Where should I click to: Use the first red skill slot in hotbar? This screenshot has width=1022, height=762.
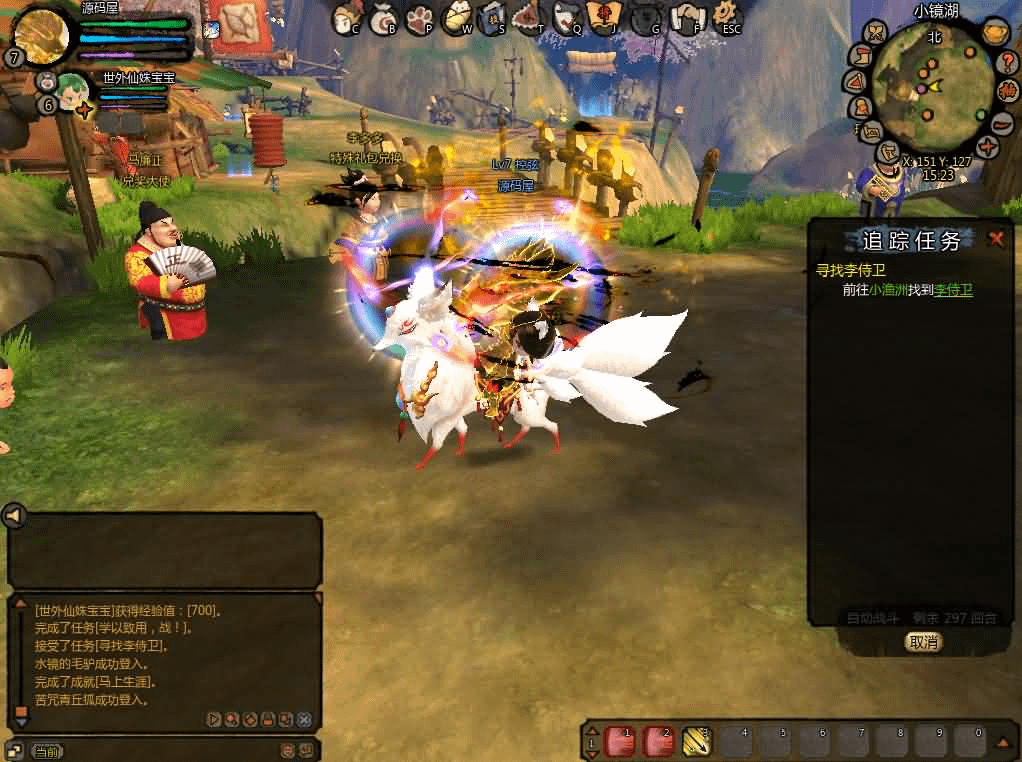618,741
